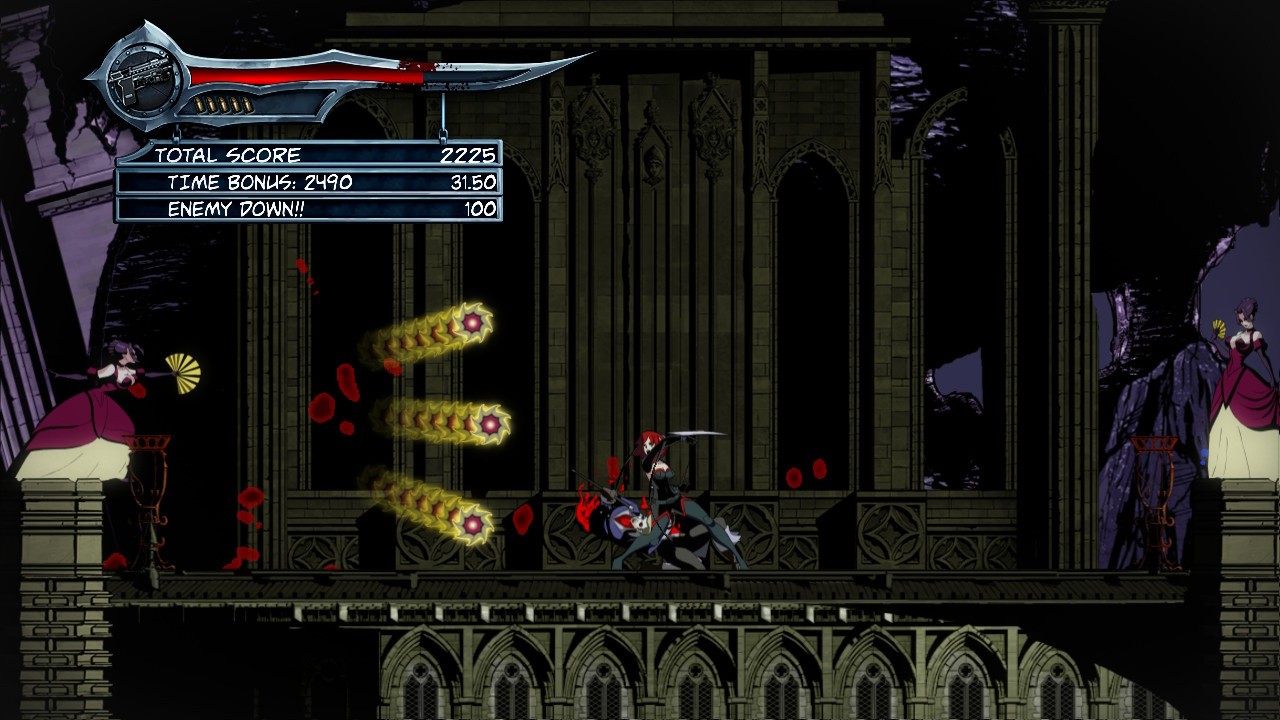This screenshot has width=1280, height=720.
Task: Click the red-haired heroine Rayne
Action: point(655,470)
